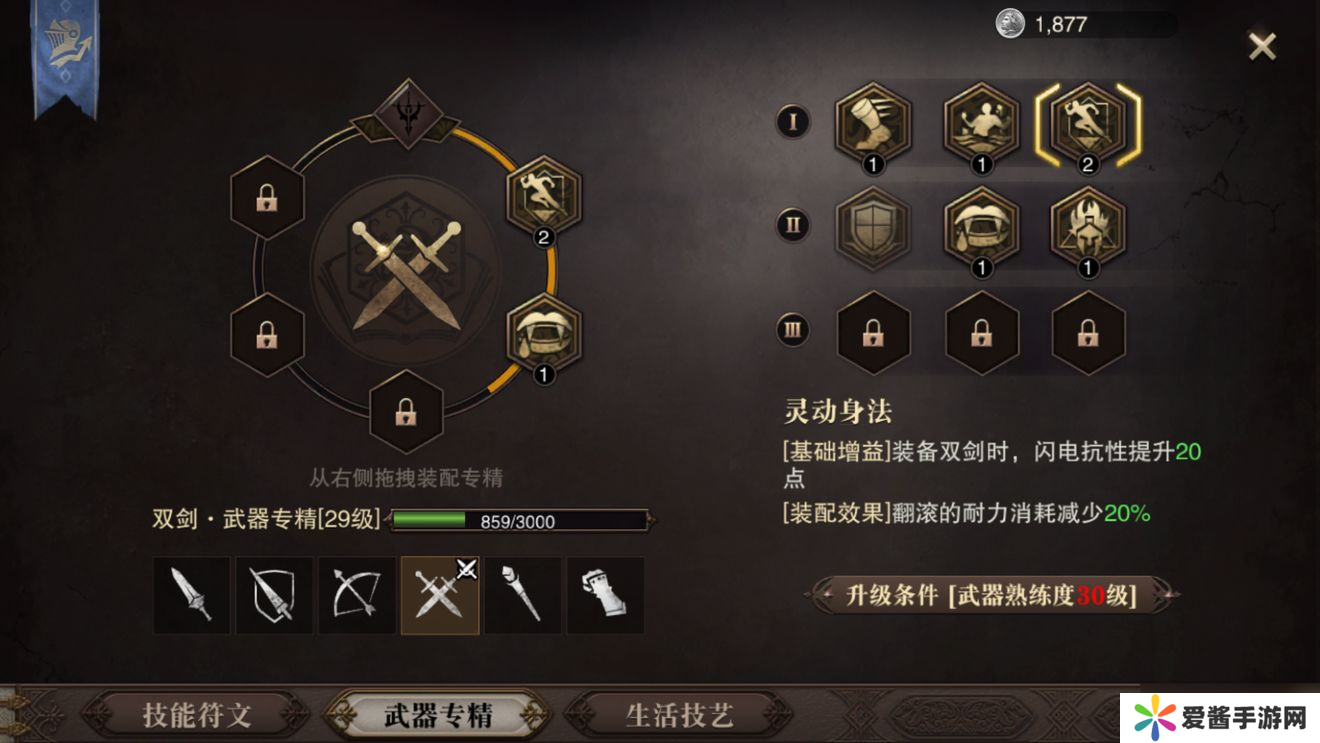Choose the greatsword weapon type
This screenshot has height=743, width=1320.
click(x=191, y=596)
